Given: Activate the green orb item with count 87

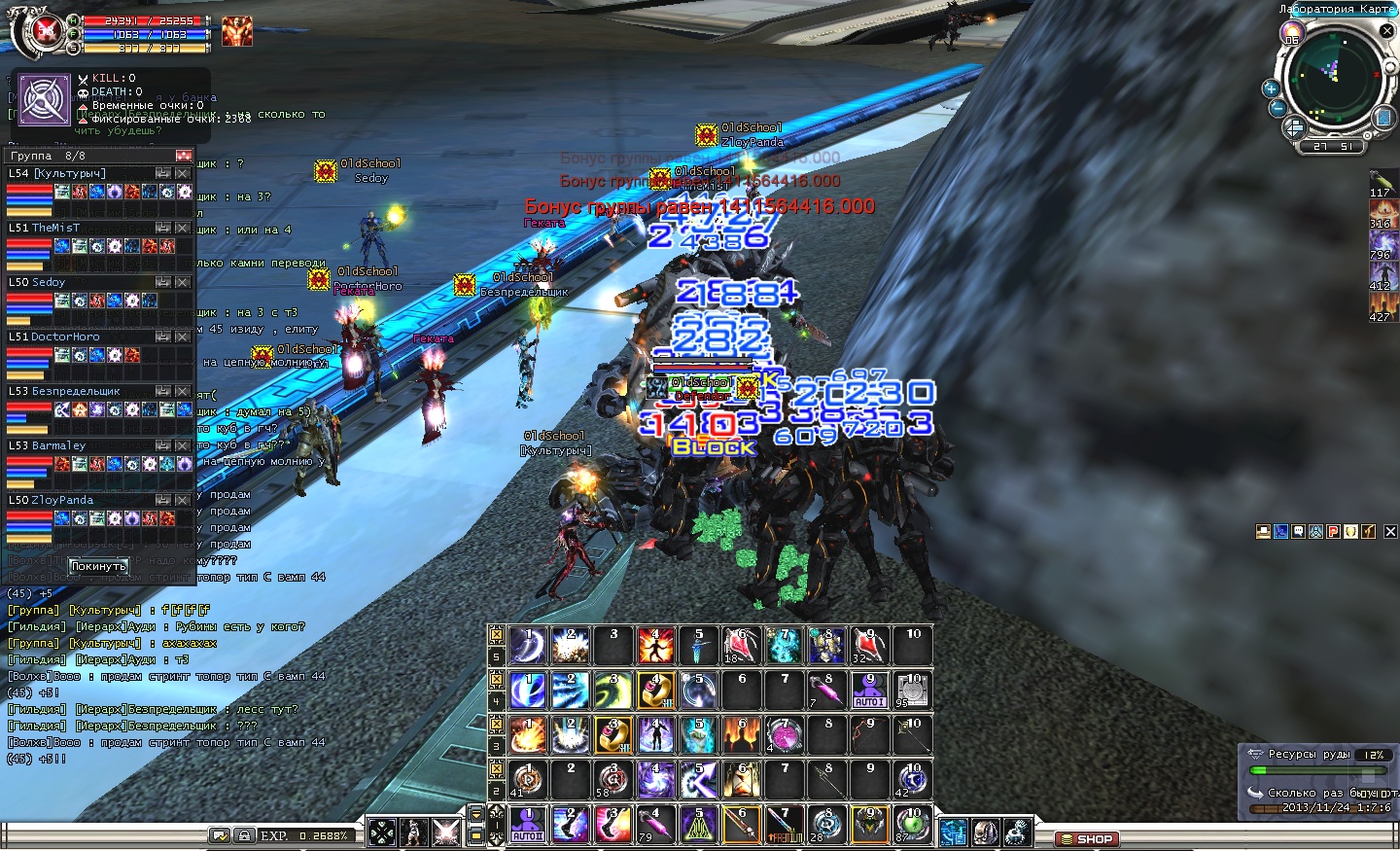Looking at the screenshot, I should tap(912, 825).
